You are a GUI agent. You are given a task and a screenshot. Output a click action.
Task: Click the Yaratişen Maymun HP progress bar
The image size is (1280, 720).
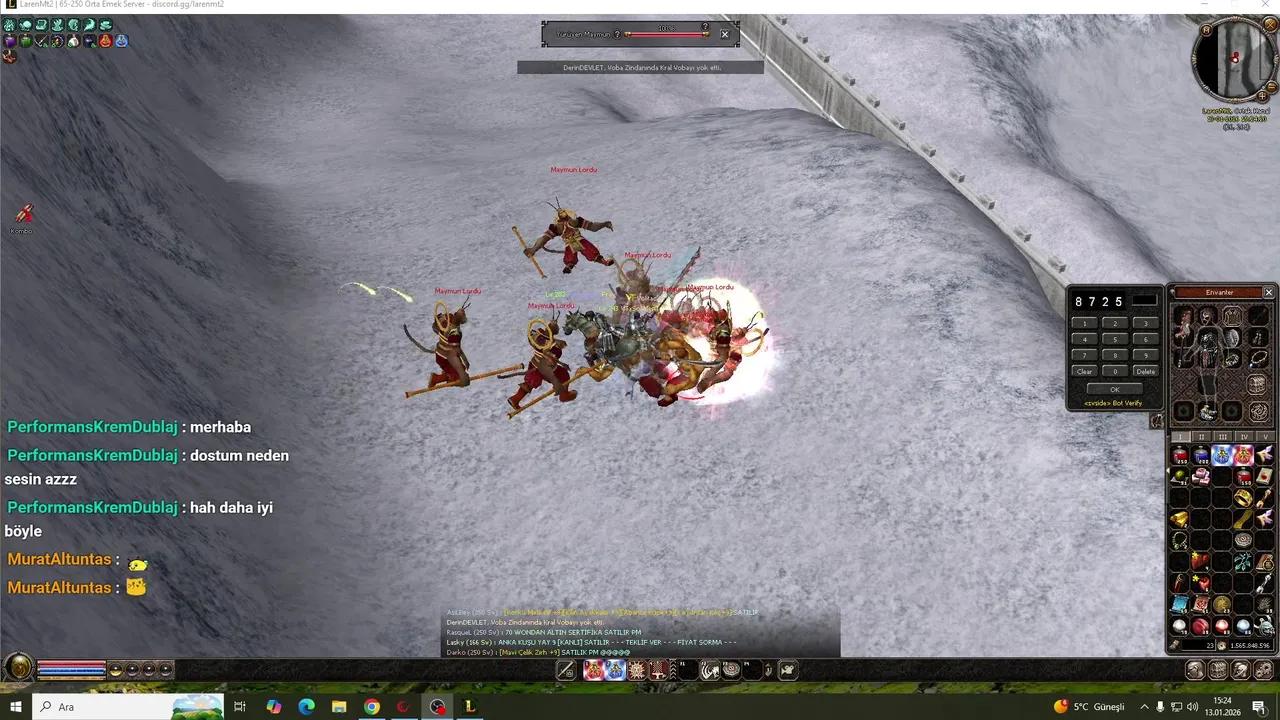click(666, 34)
